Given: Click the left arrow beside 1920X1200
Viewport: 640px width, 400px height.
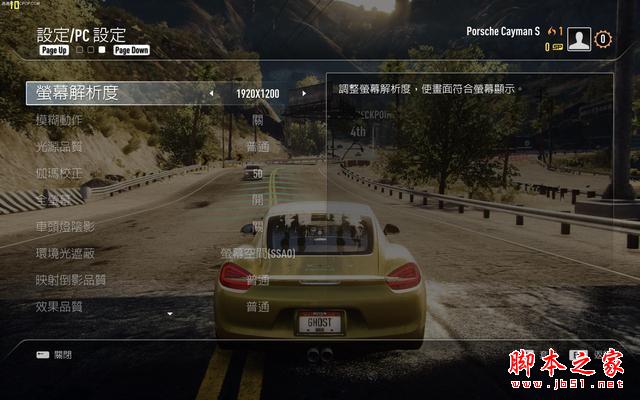Looking at the screenshot, I should tap(211, 94).
